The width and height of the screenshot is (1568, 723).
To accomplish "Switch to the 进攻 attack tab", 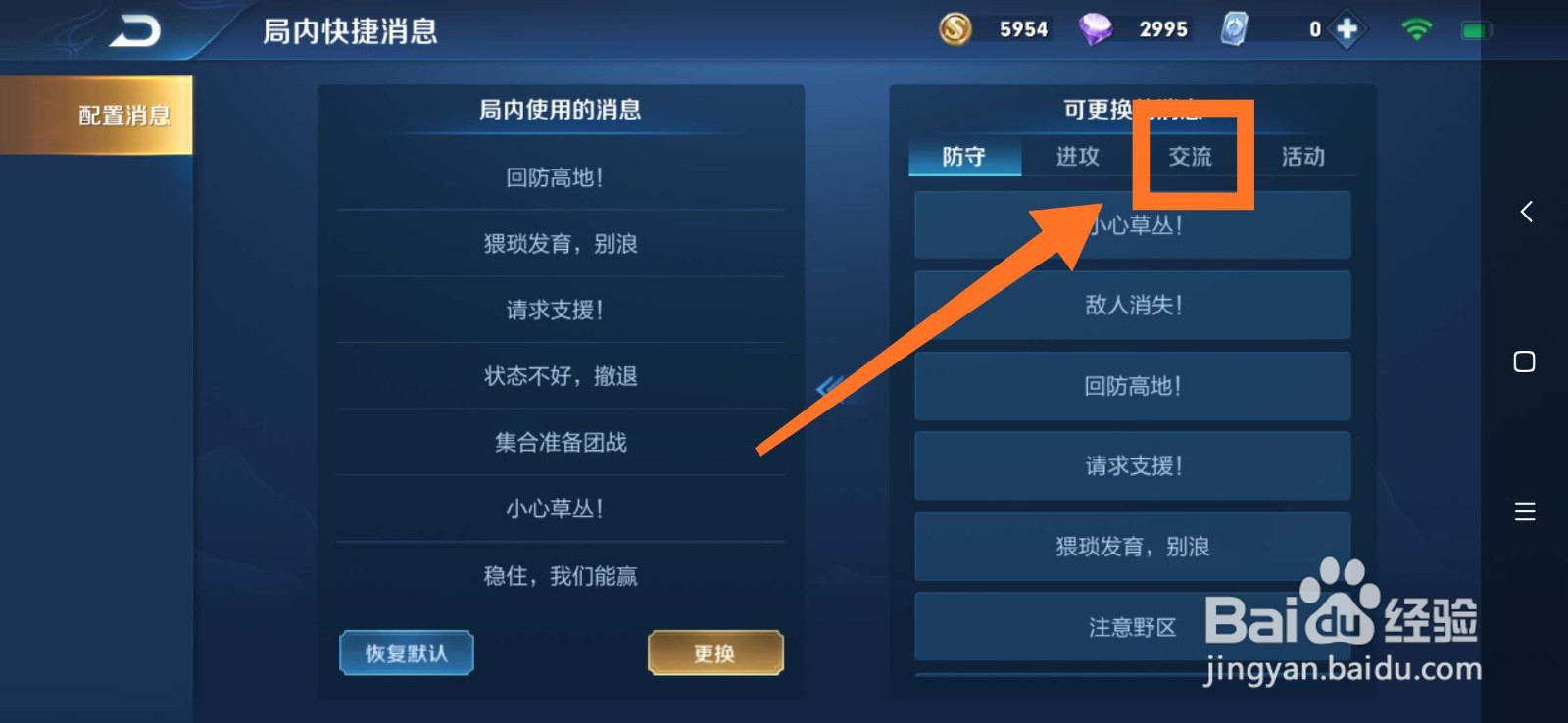I will (1078, 157).
